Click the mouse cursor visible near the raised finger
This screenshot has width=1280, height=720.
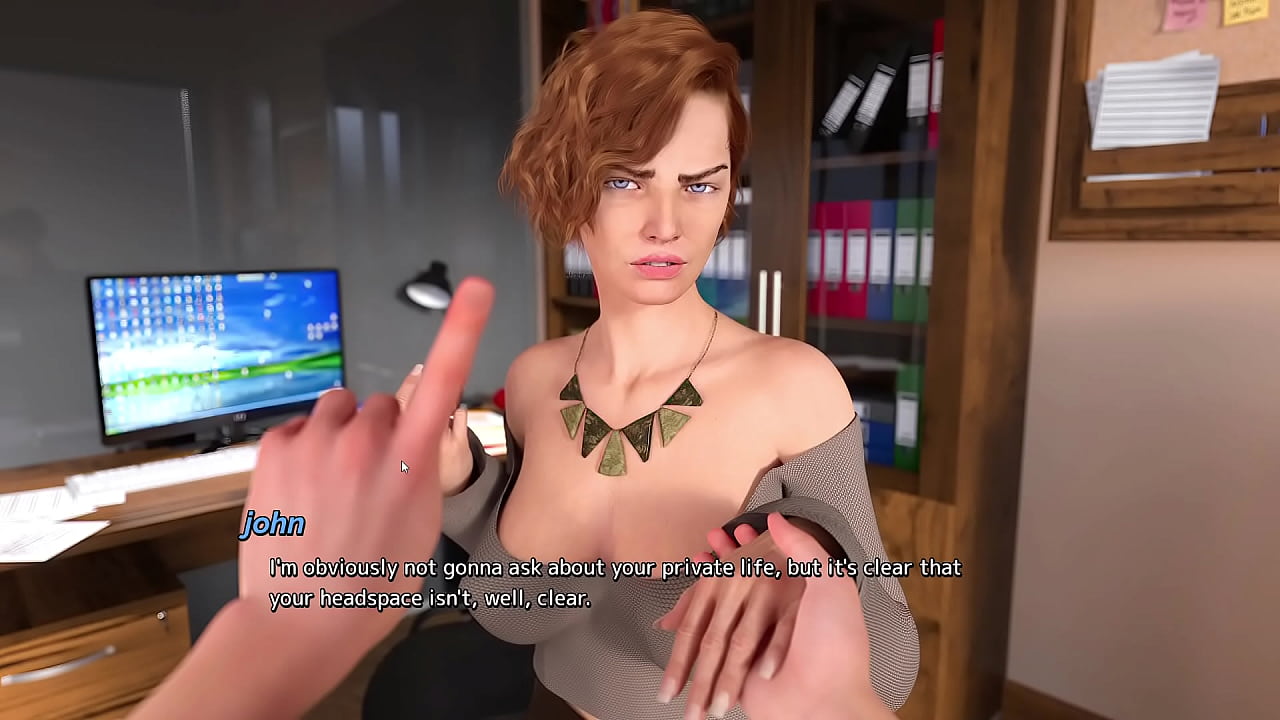402,465
